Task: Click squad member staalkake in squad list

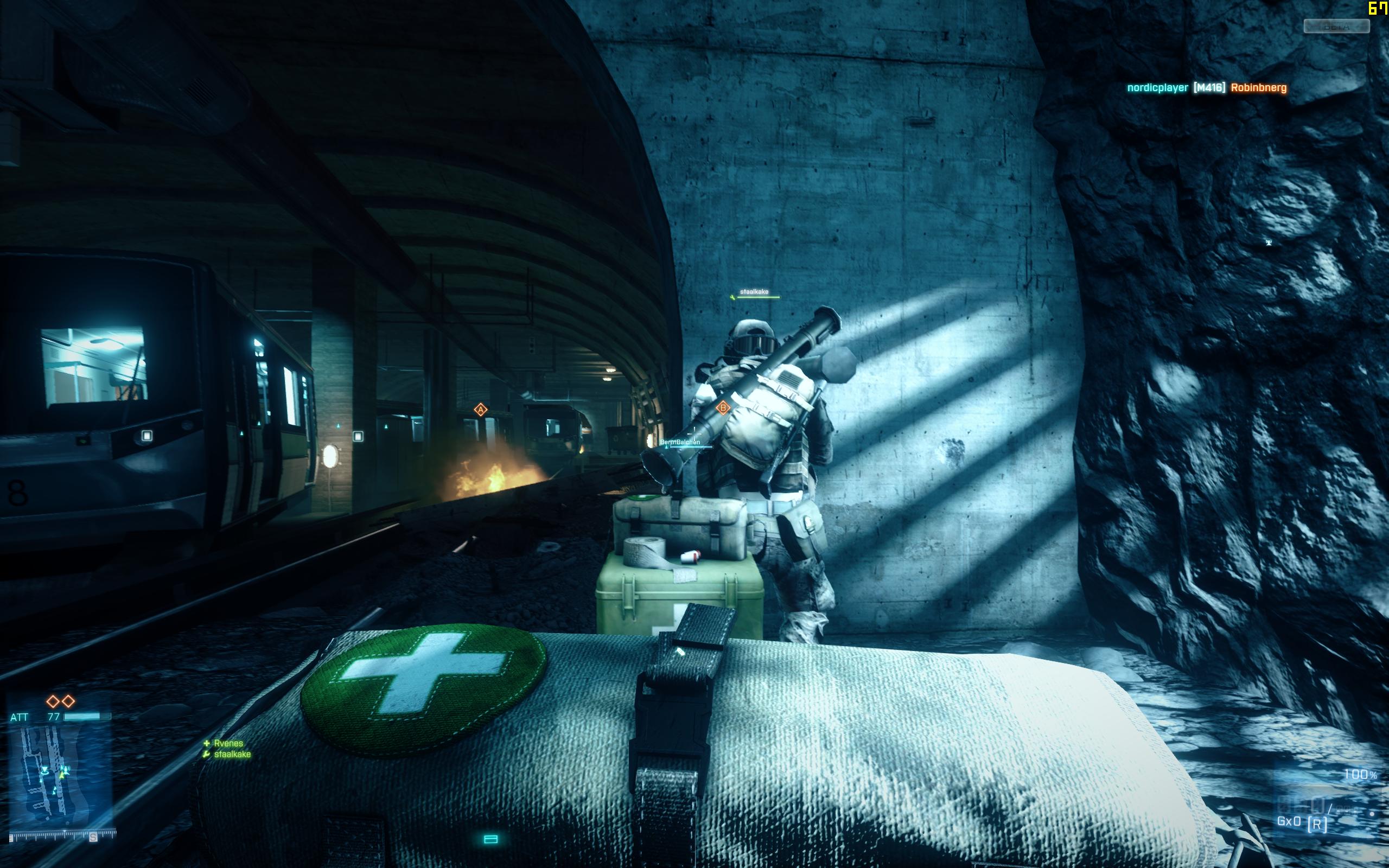Action: [232, 754]
